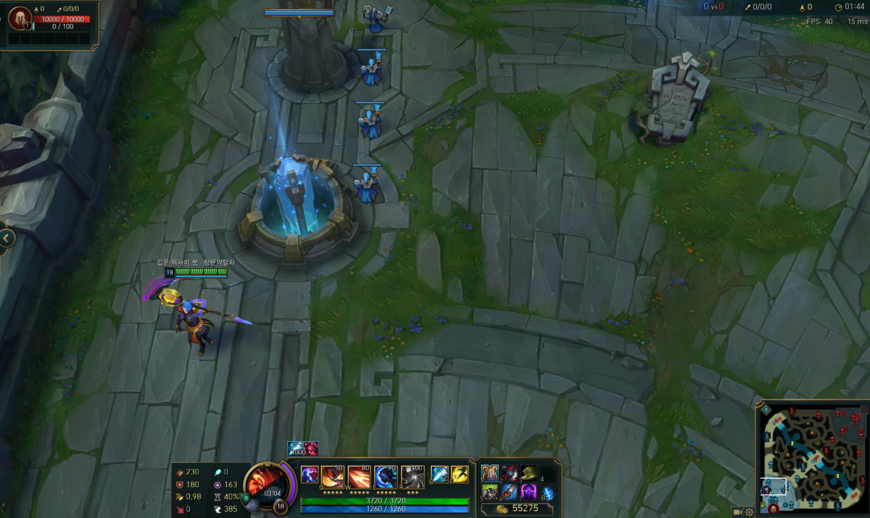Open the settings gear below the minimap
This screenshot has height=518, width=870.
(x=750, y=512)
